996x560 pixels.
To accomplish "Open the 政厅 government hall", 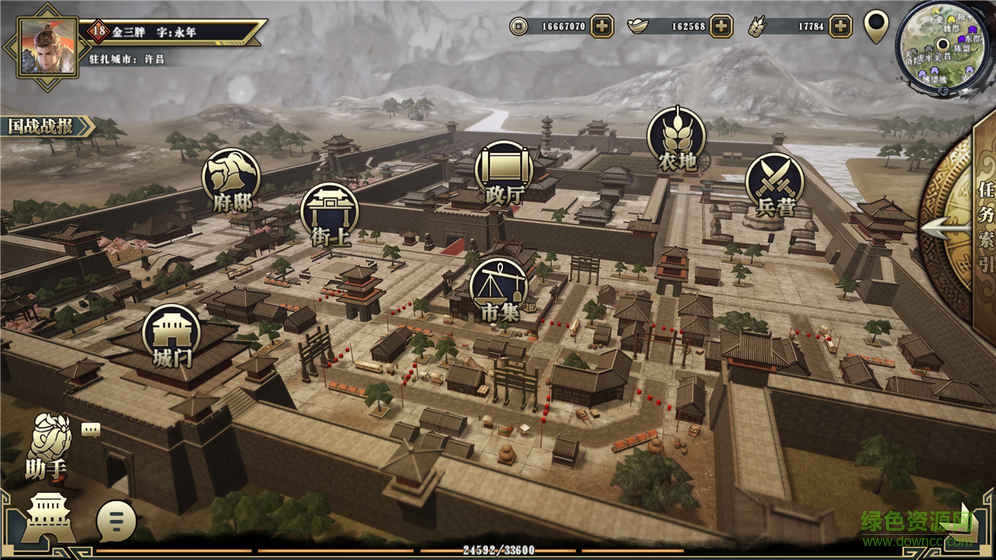I will point(503,170).
